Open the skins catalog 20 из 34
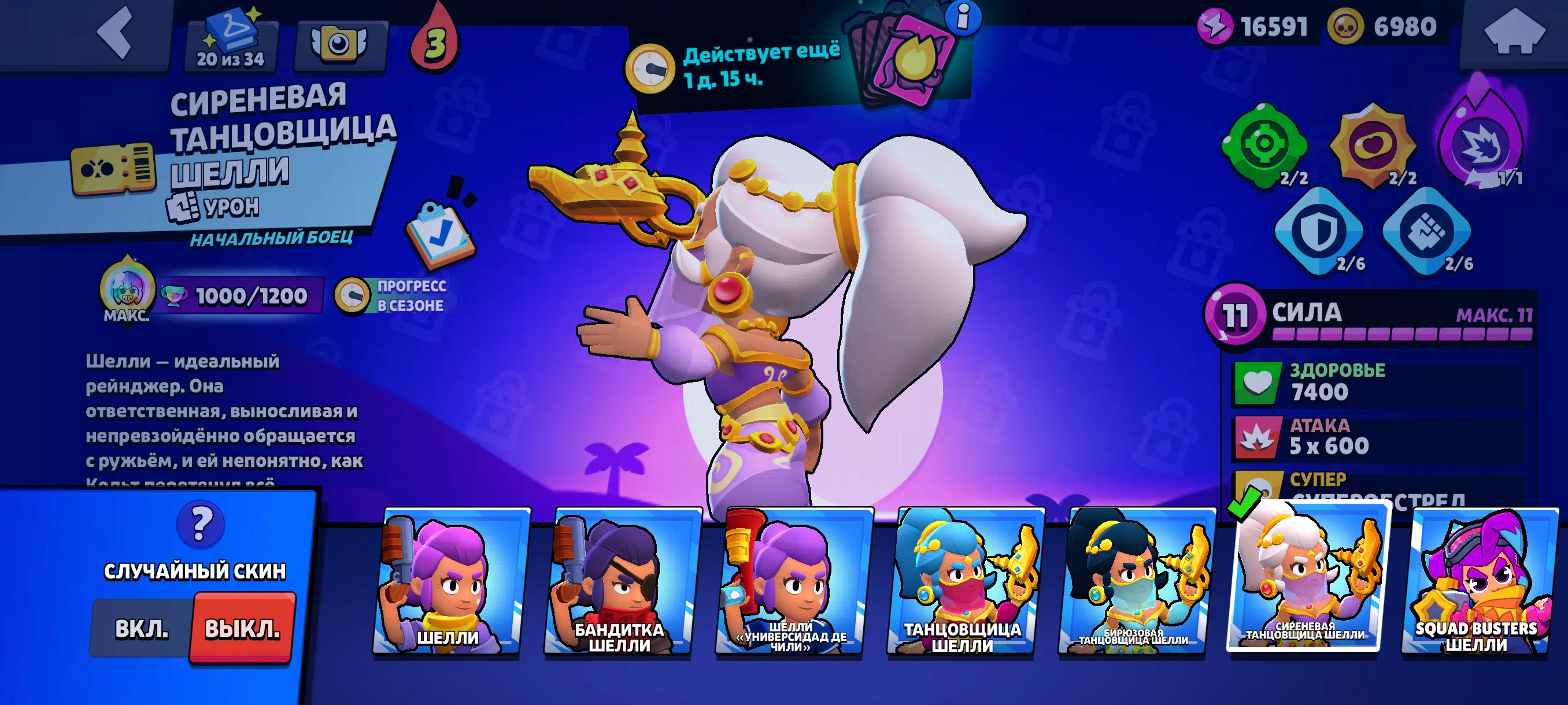 [231, 43]
